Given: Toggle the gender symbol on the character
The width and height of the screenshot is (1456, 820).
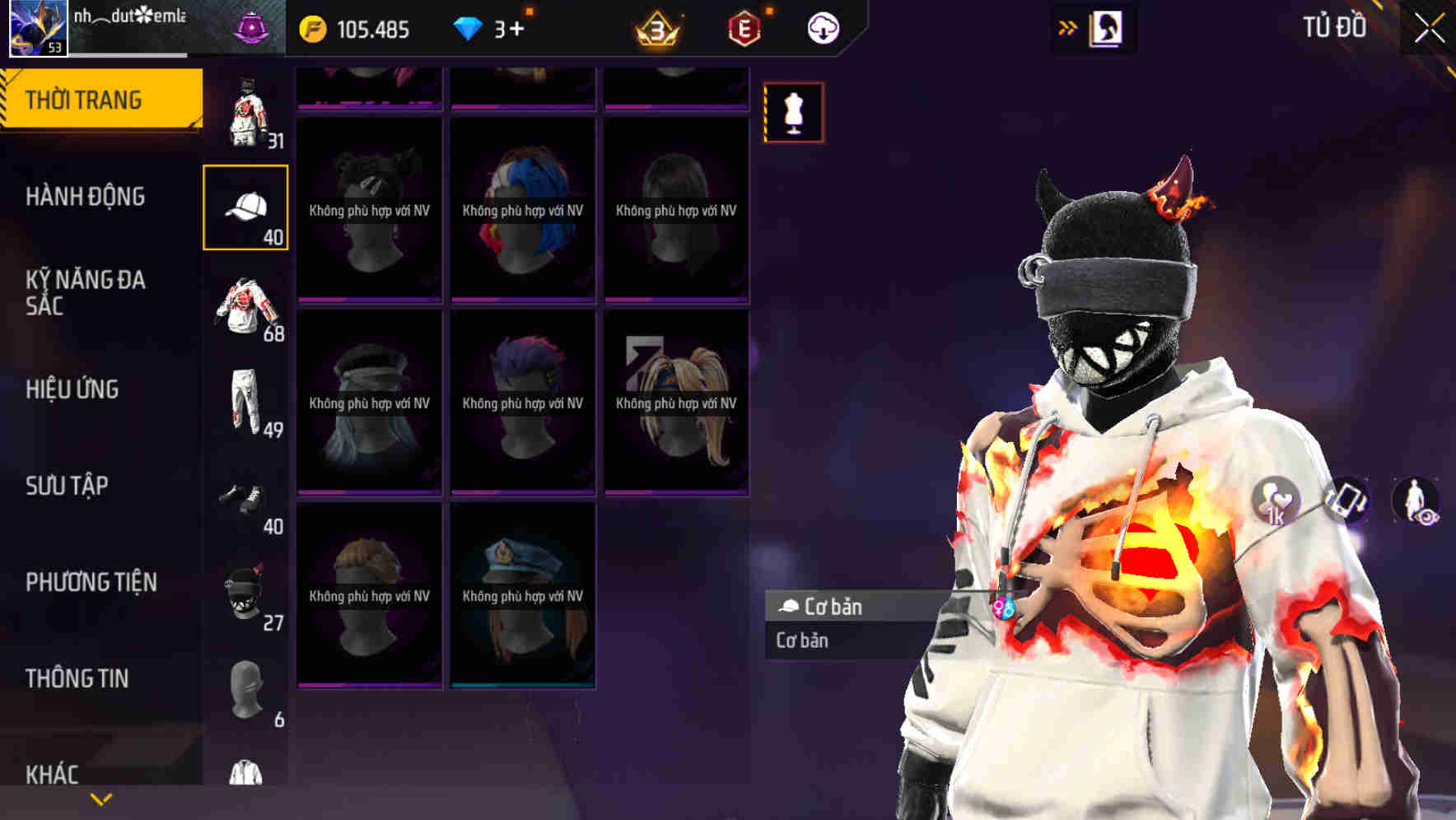Looking at the screenshot, I should 1004,607.
